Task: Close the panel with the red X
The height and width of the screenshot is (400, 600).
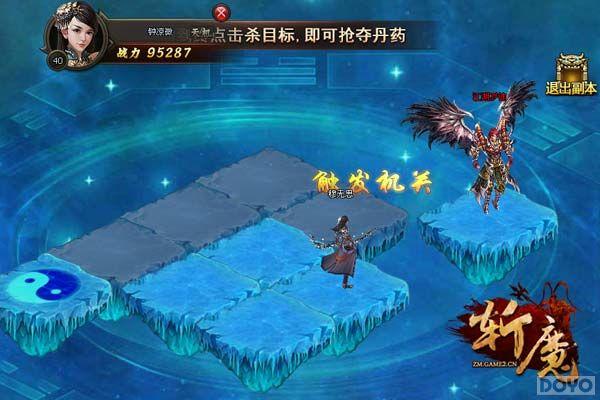Action: click(x=221, y=14)
